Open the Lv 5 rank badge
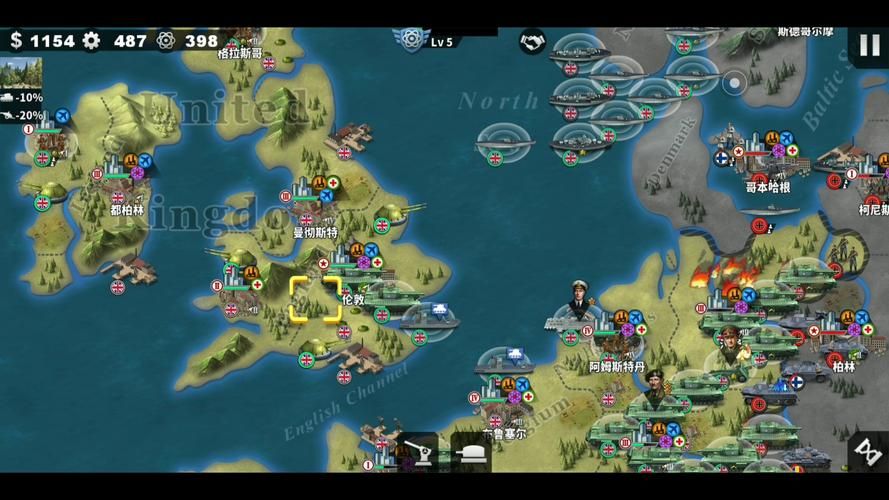Viewport: 889px width, 500px height. click(x=409, y=40)
